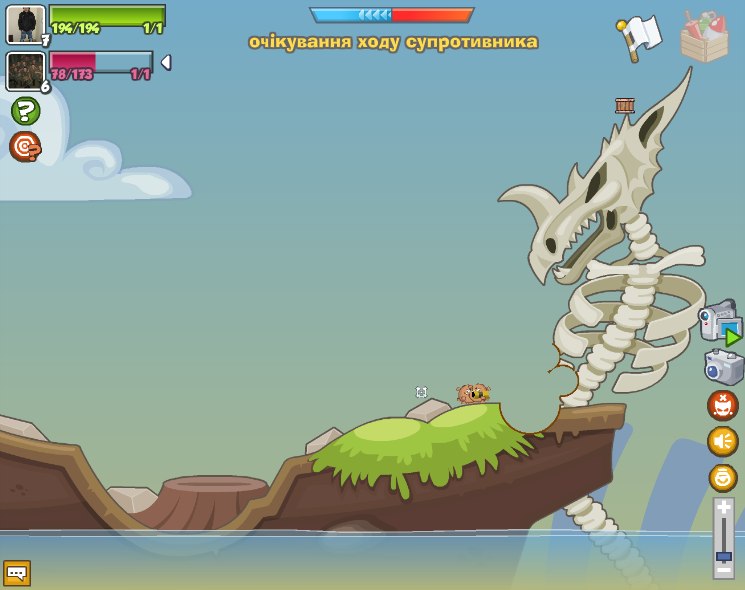The width and height of the screenshot is (745, 590).
Task: Select the level 7 player avatar
Action: [x=26, y=24]
